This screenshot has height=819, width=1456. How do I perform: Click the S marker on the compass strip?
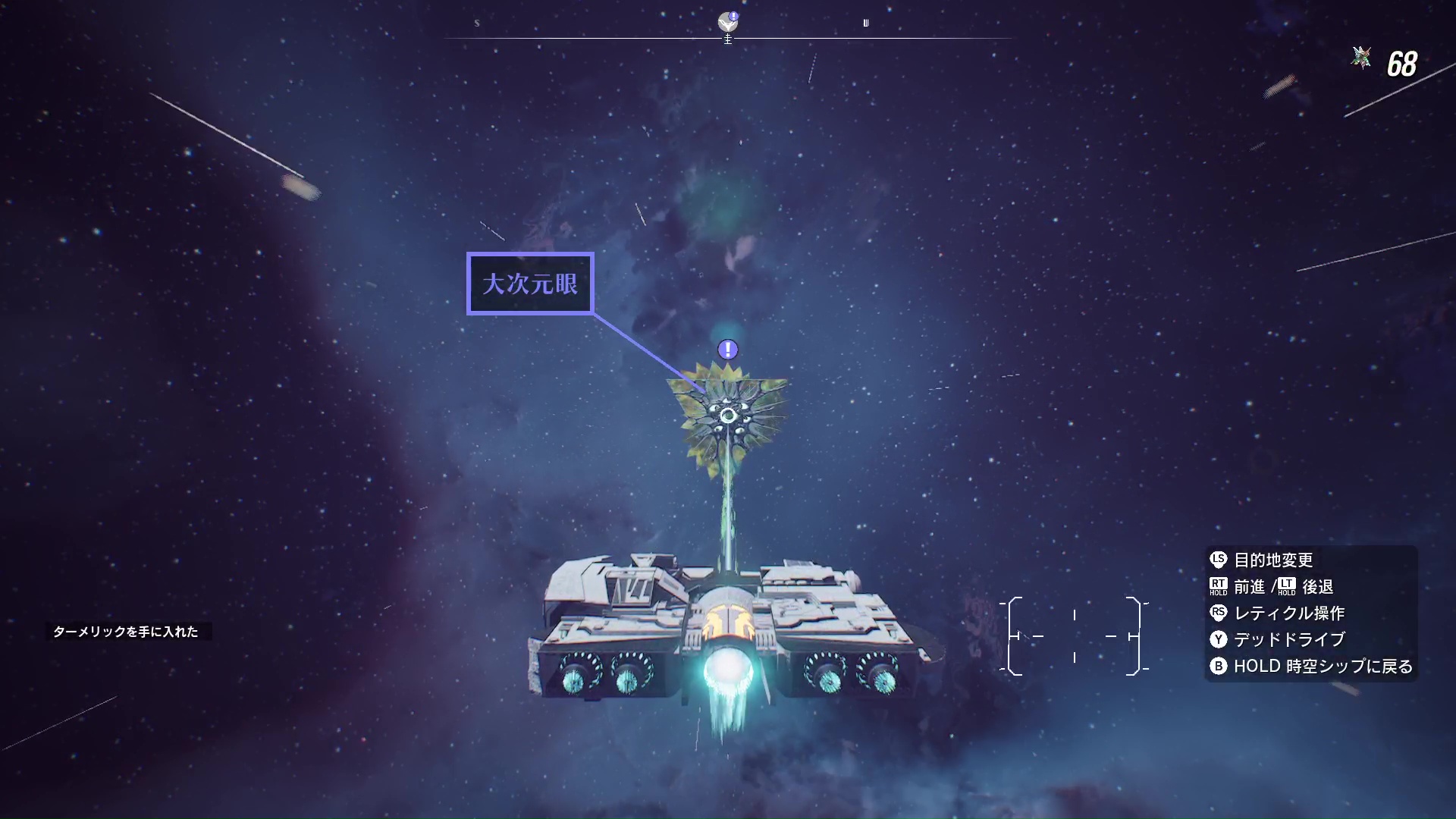click(x=476, y=23)
